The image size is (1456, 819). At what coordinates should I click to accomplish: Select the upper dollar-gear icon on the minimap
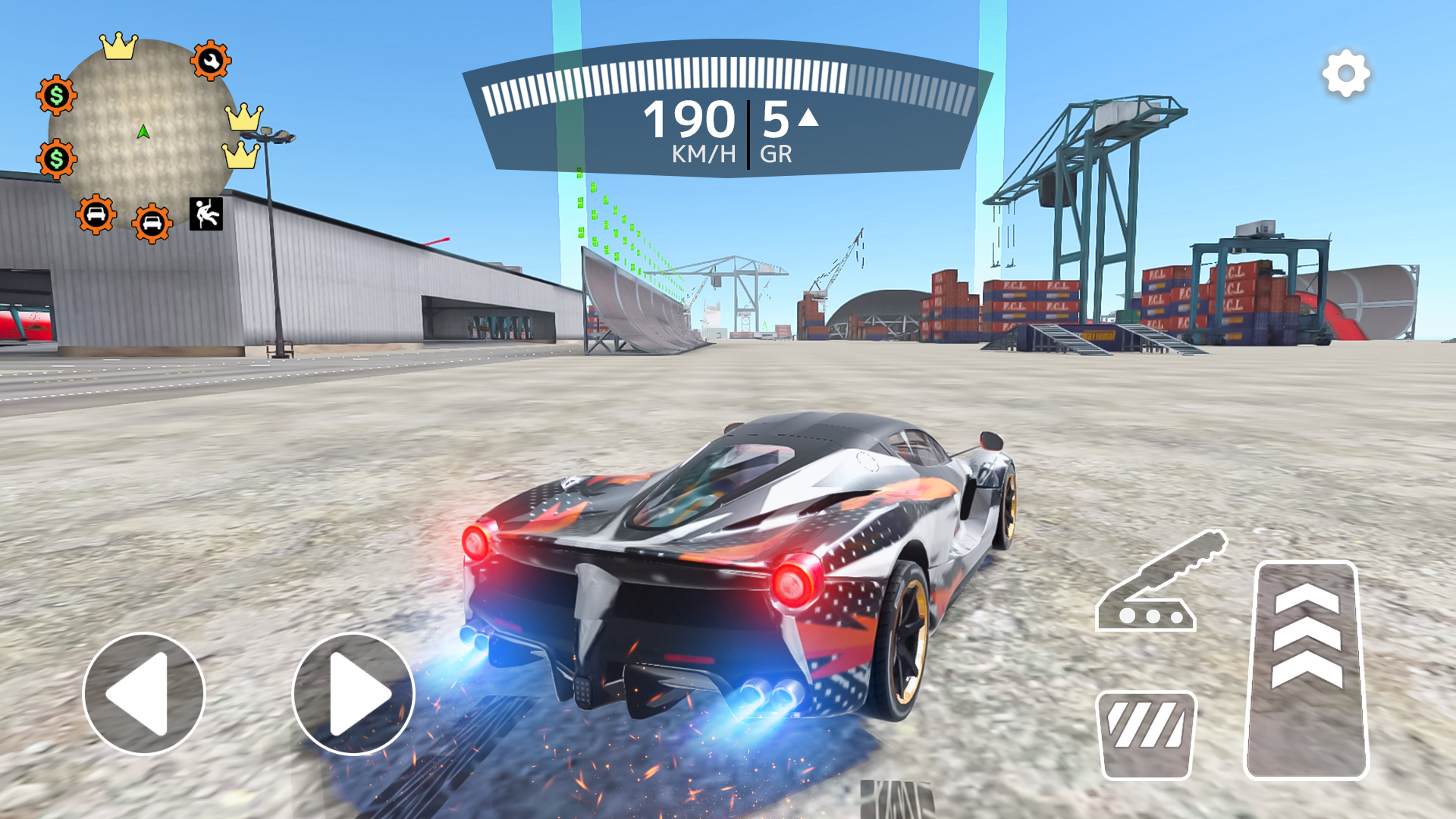point(55,93)
